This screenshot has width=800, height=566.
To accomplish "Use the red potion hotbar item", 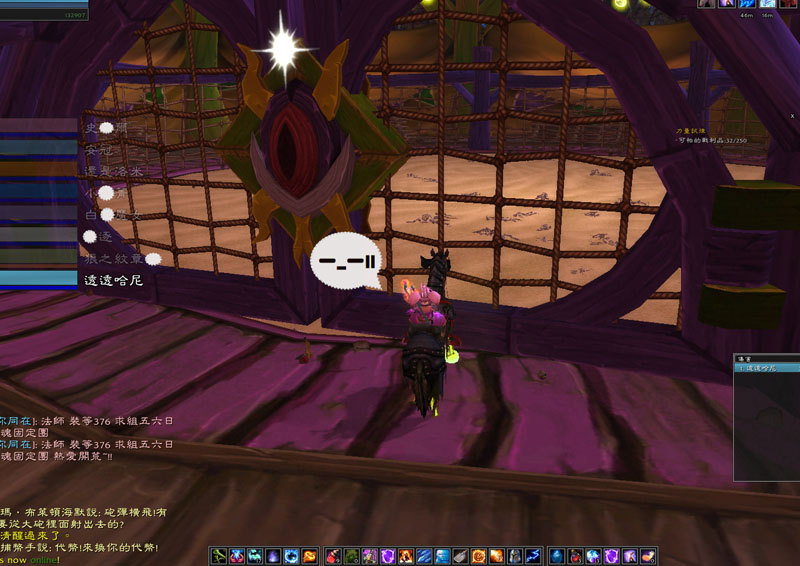I will coord(332,556).
